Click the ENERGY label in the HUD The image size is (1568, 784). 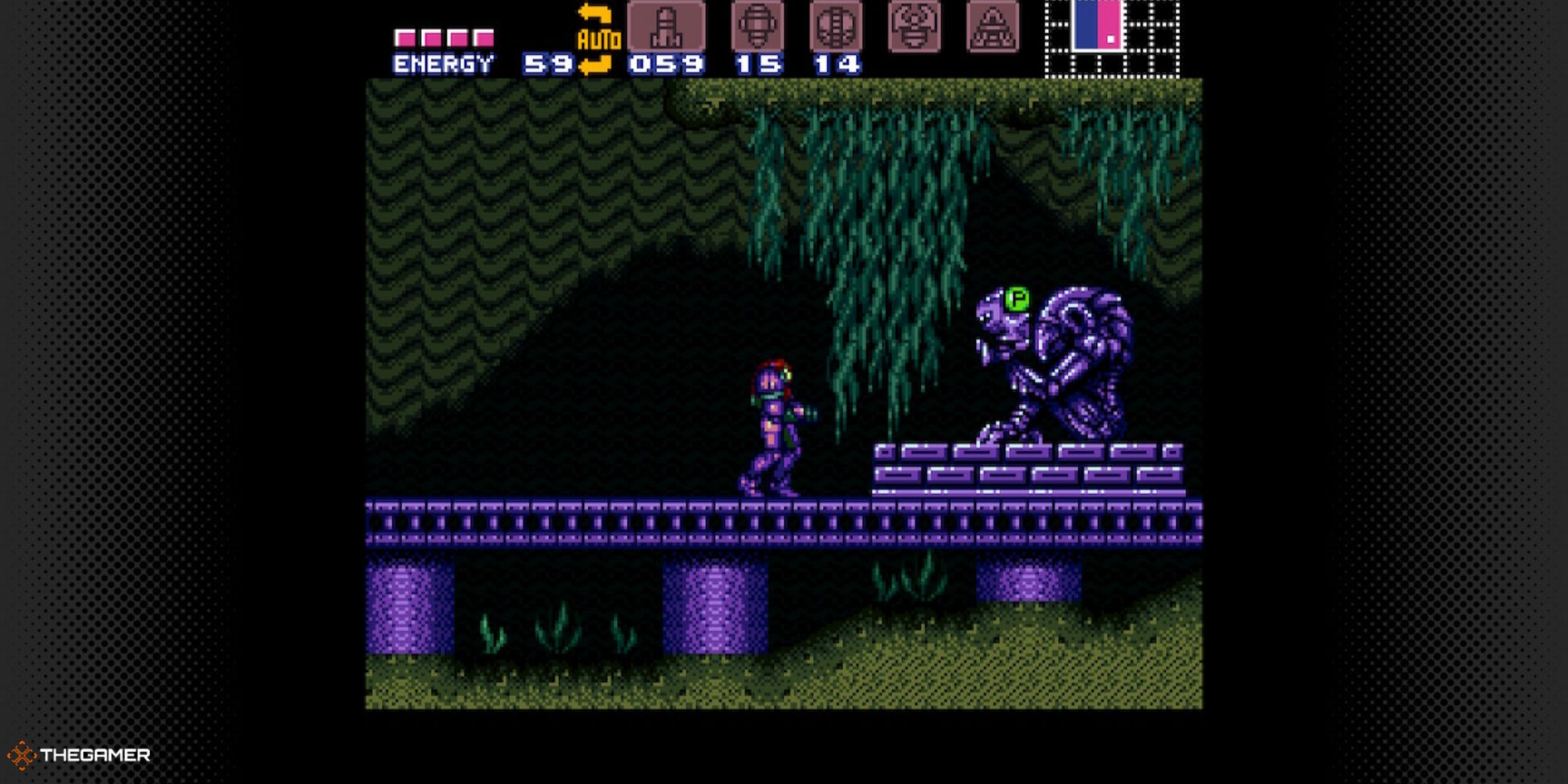[x=443, y=62]
